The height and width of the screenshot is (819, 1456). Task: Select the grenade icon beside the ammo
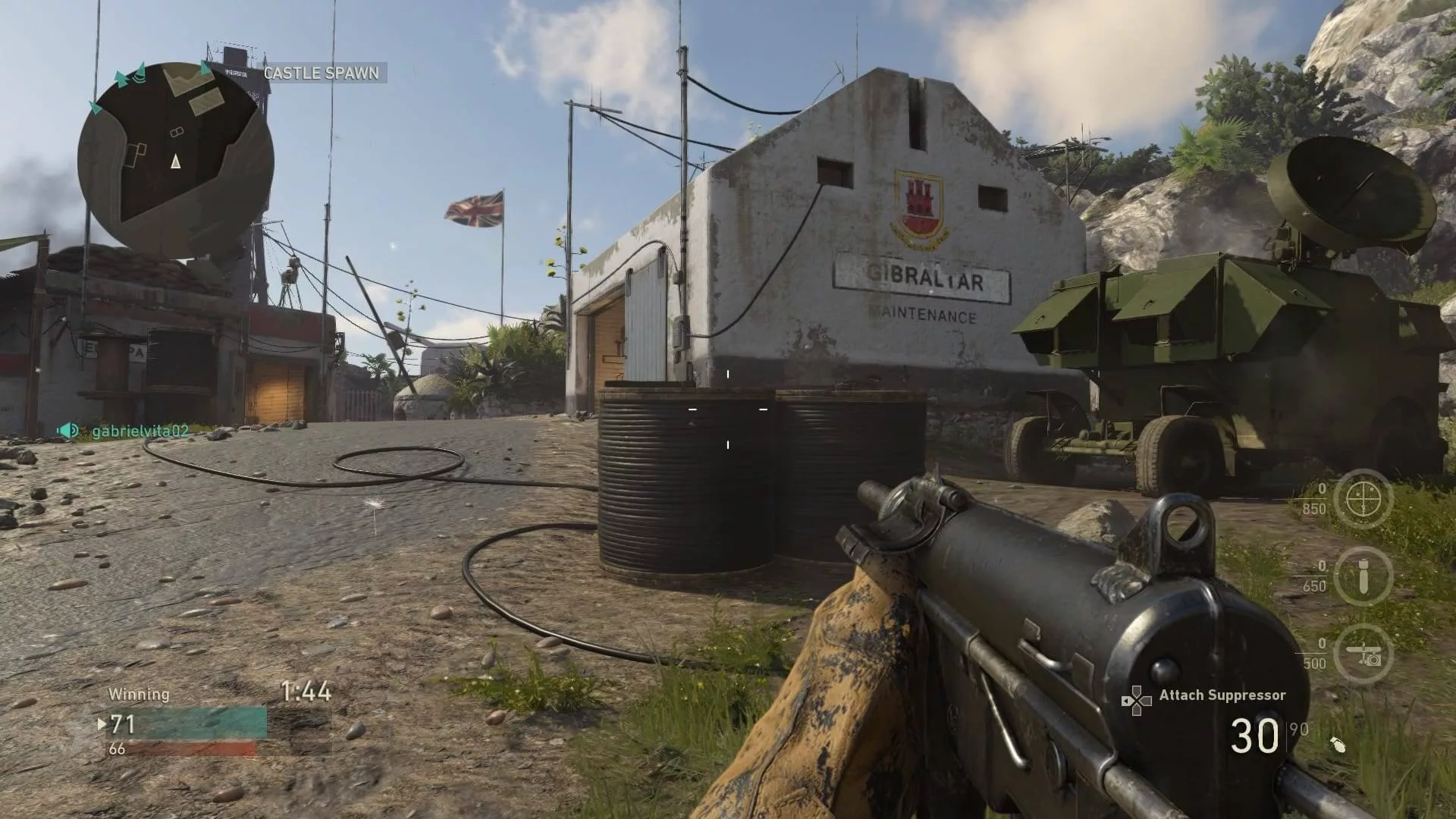[1338, 745]
